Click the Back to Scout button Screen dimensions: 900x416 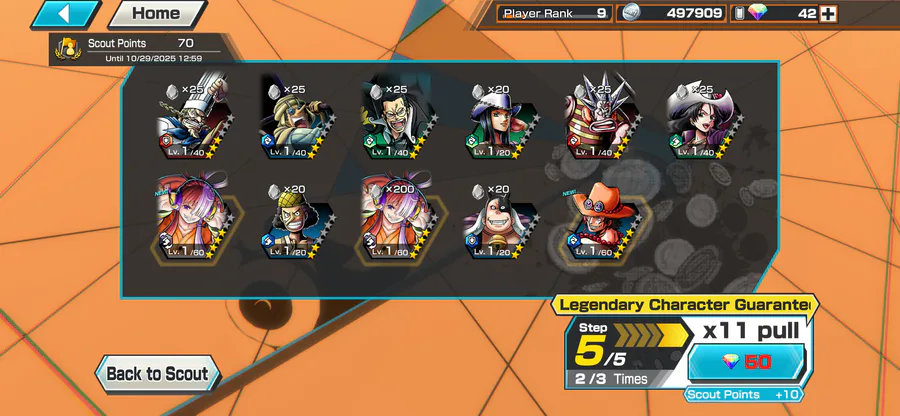click(157, 374)
